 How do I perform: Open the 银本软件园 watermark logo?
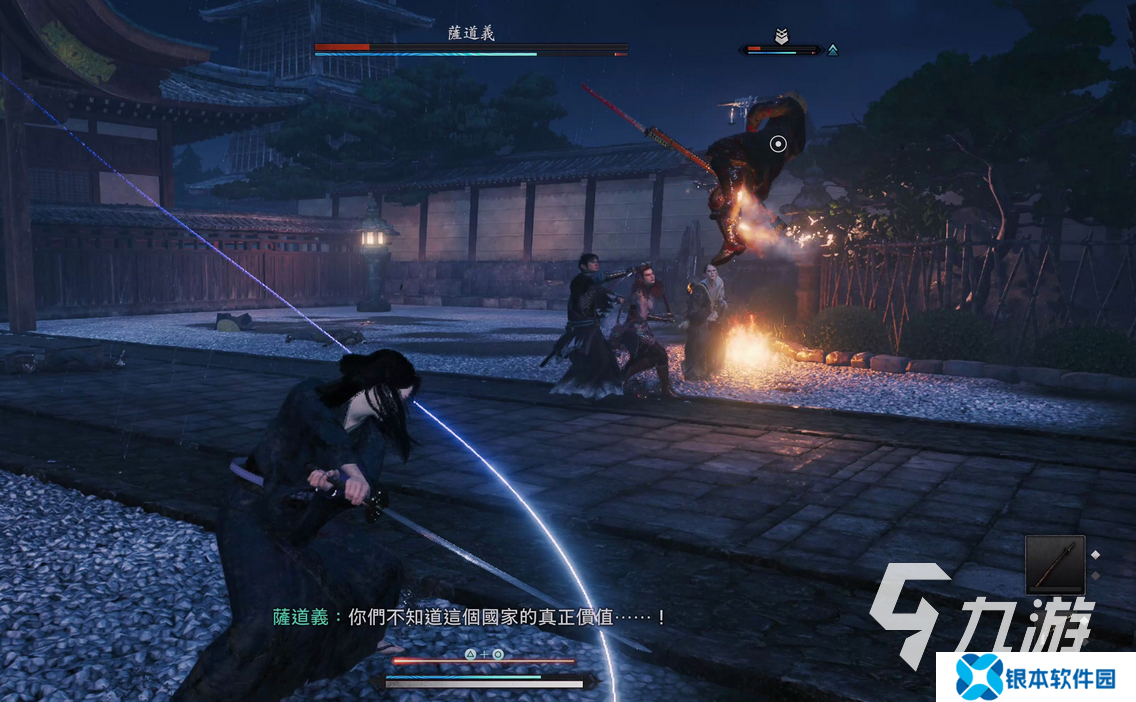click(x=1035, y=677)
